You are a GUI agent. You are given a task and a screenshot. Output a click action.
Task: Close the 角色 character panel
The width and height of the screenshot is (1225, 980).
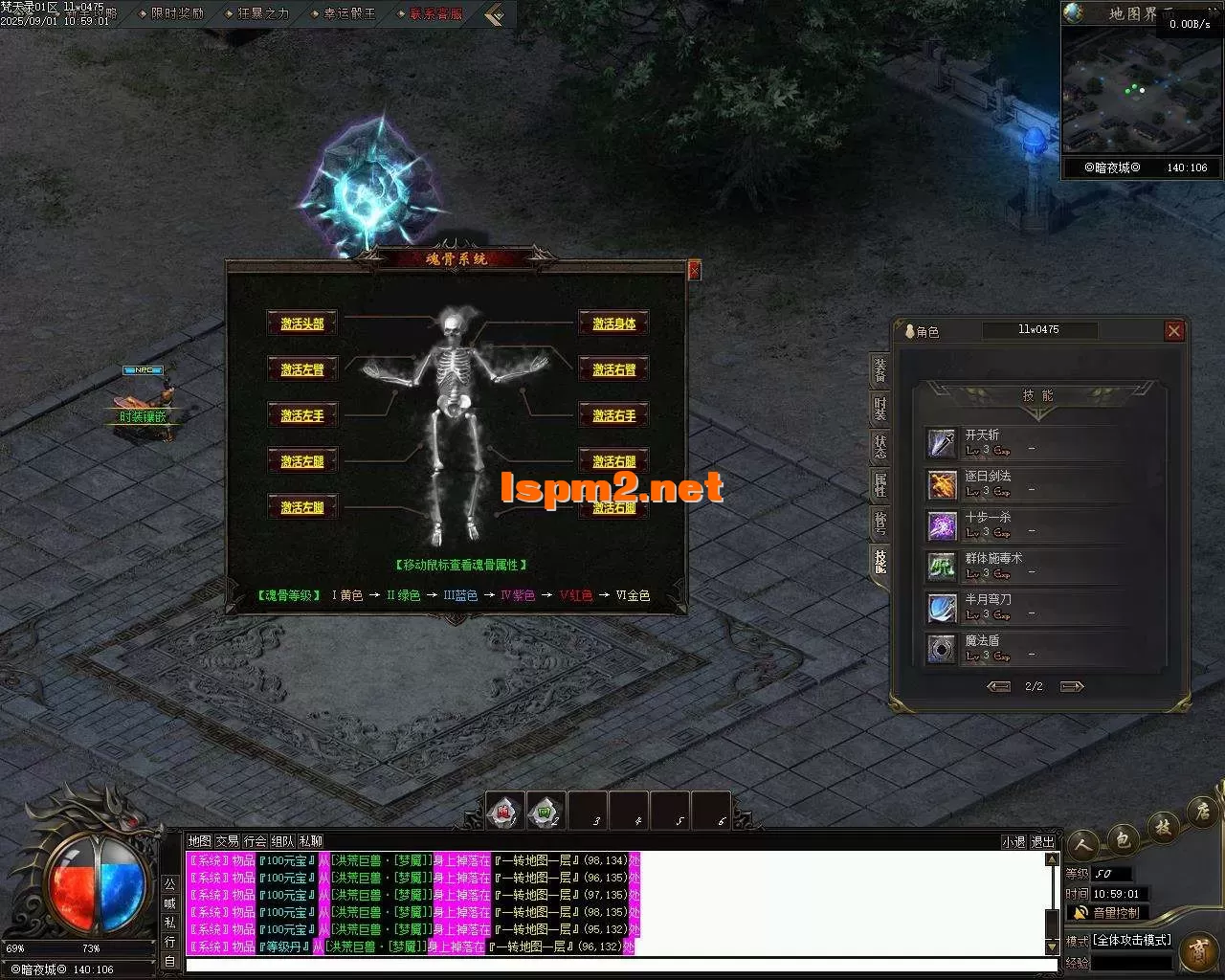click(x=1174, y=331)
